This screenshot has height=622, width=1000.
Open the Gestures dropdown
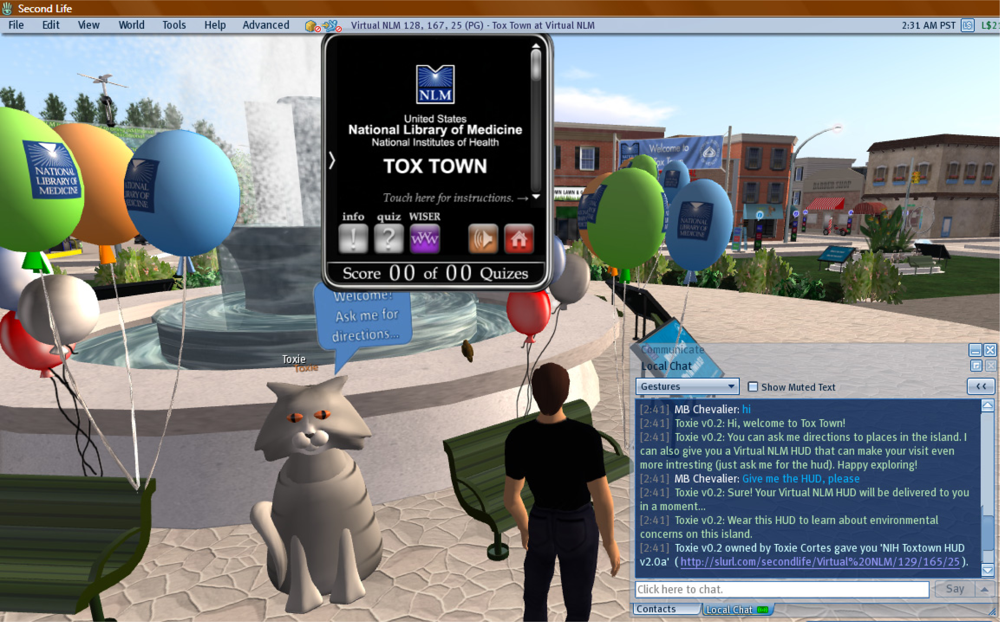pos(687,386)
